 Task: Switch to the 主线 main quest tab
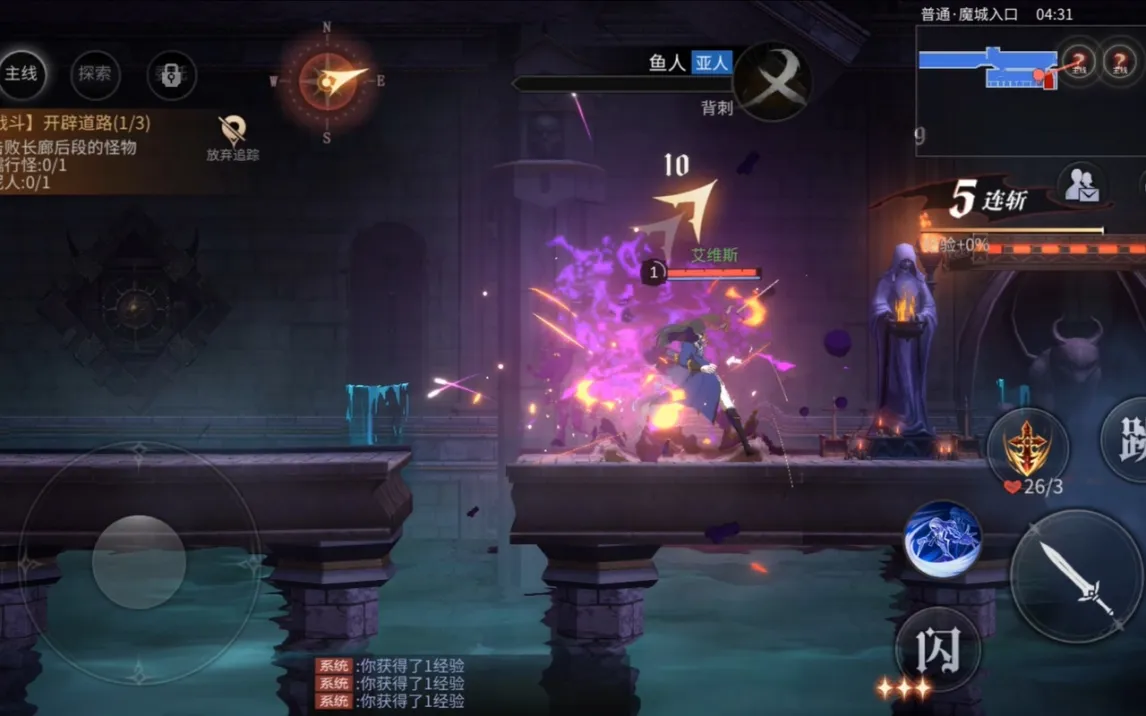(21, 74)
